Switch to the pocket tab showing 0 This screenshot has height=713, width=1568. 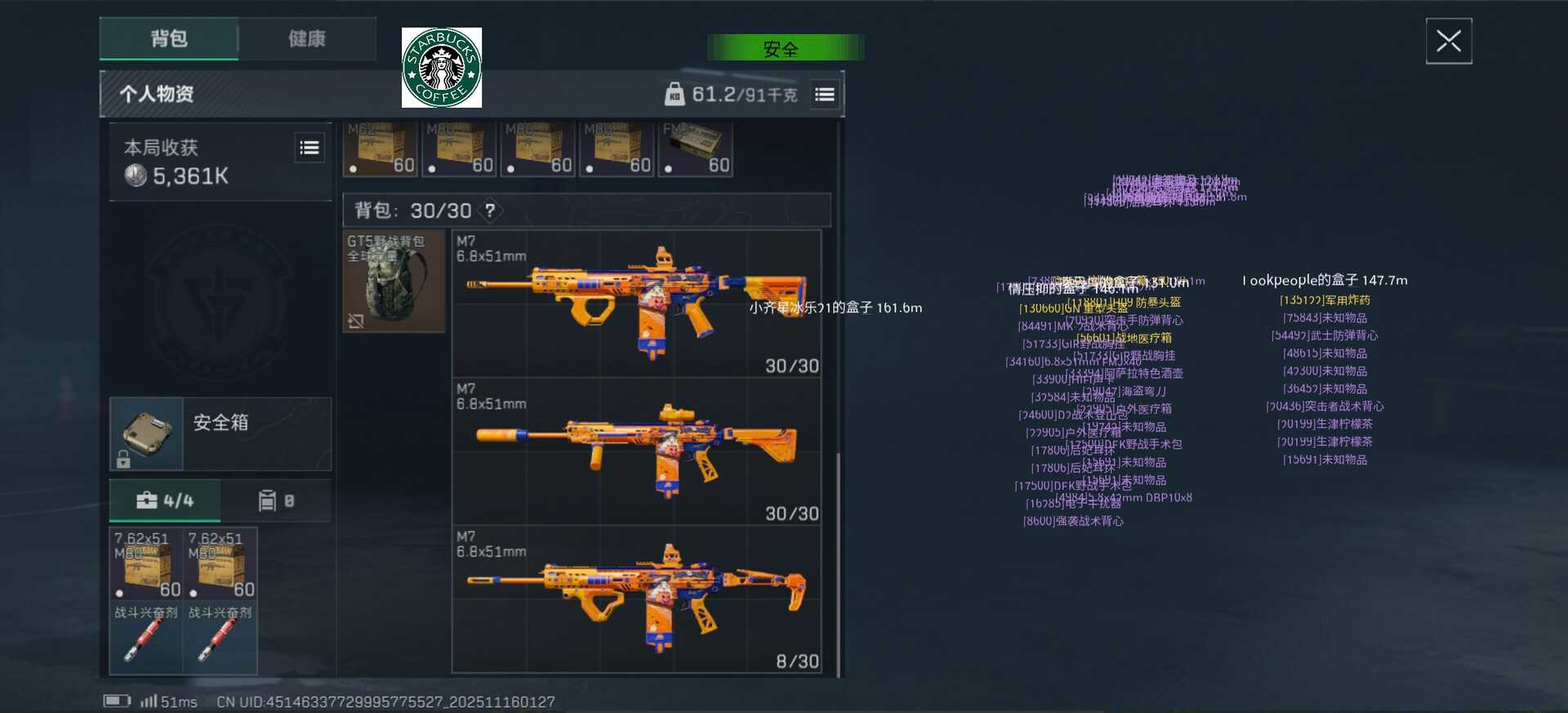(276, 501)
